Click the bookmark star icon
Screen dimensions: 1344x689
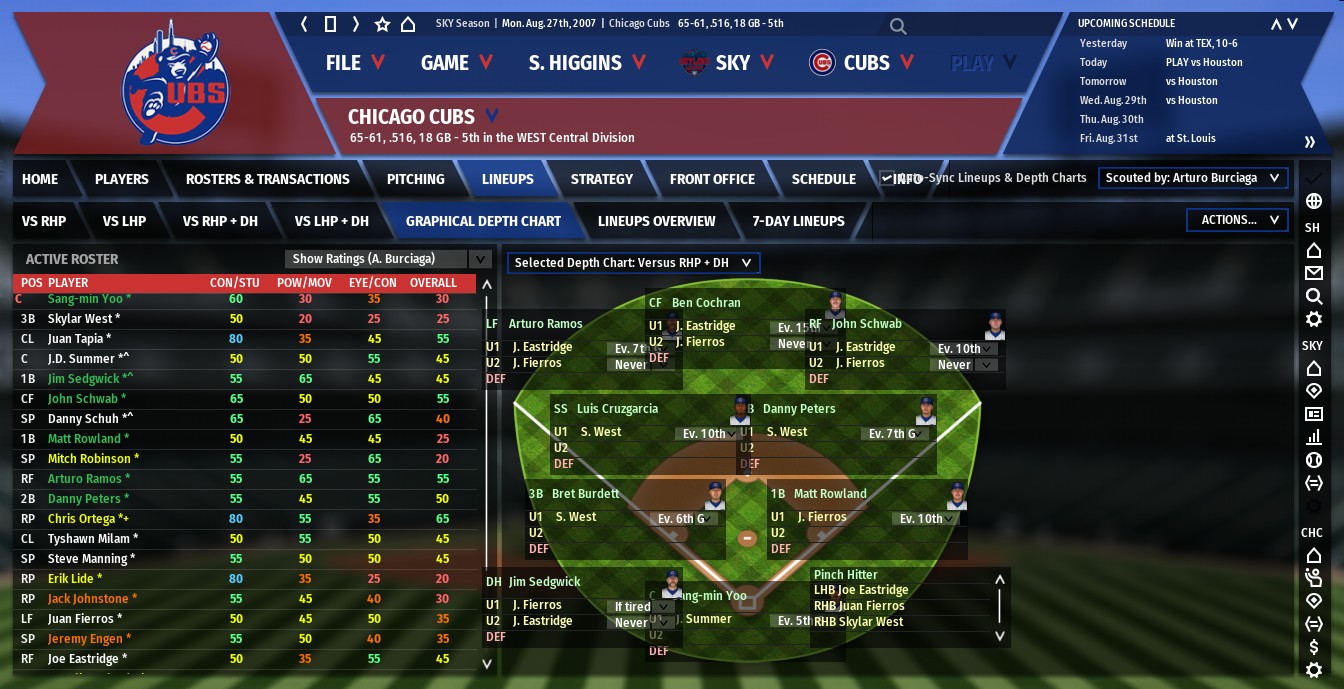pos(382,24)
